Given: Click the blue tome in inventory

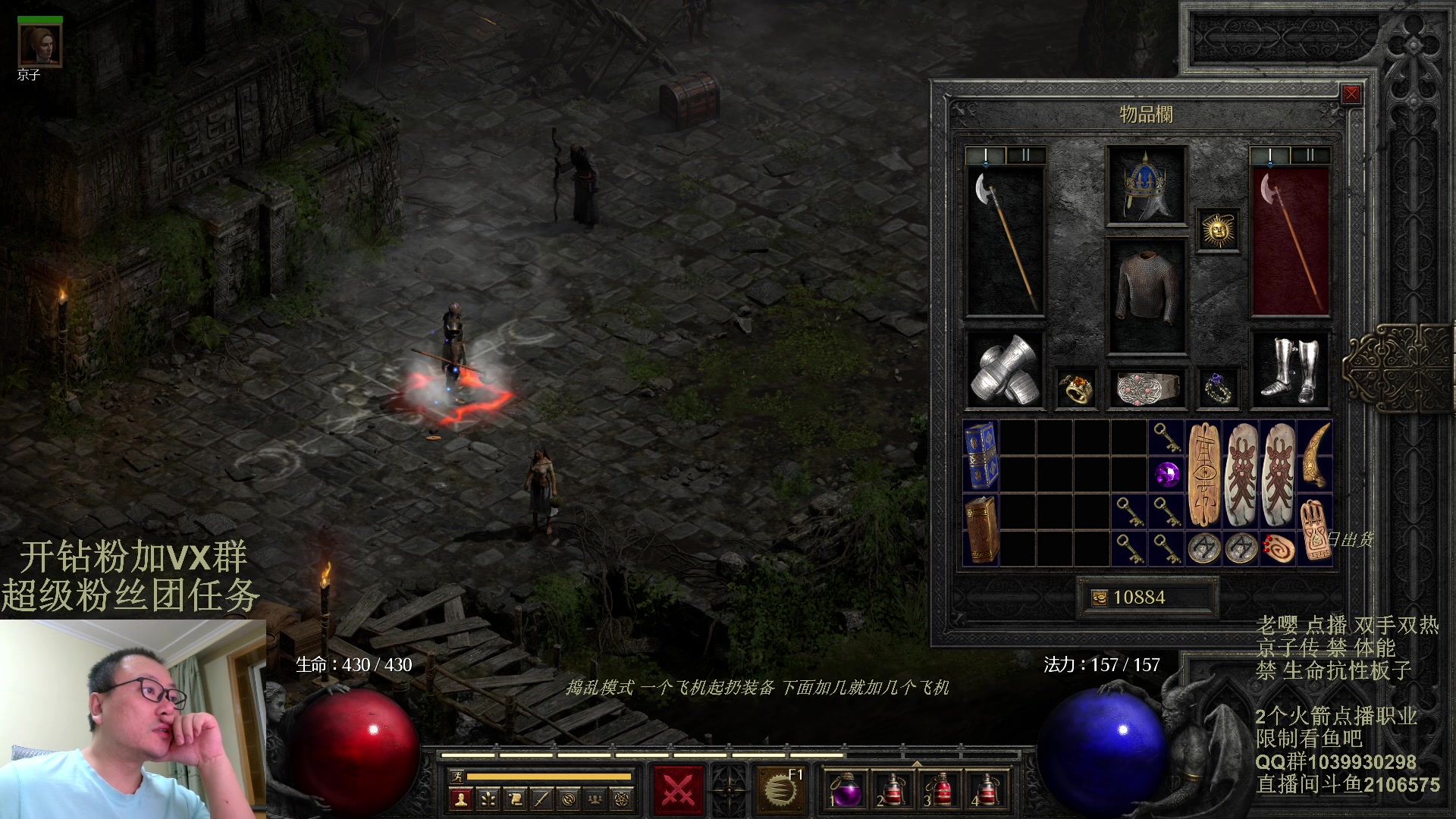Looking at the screenshot, I should 981,457.
